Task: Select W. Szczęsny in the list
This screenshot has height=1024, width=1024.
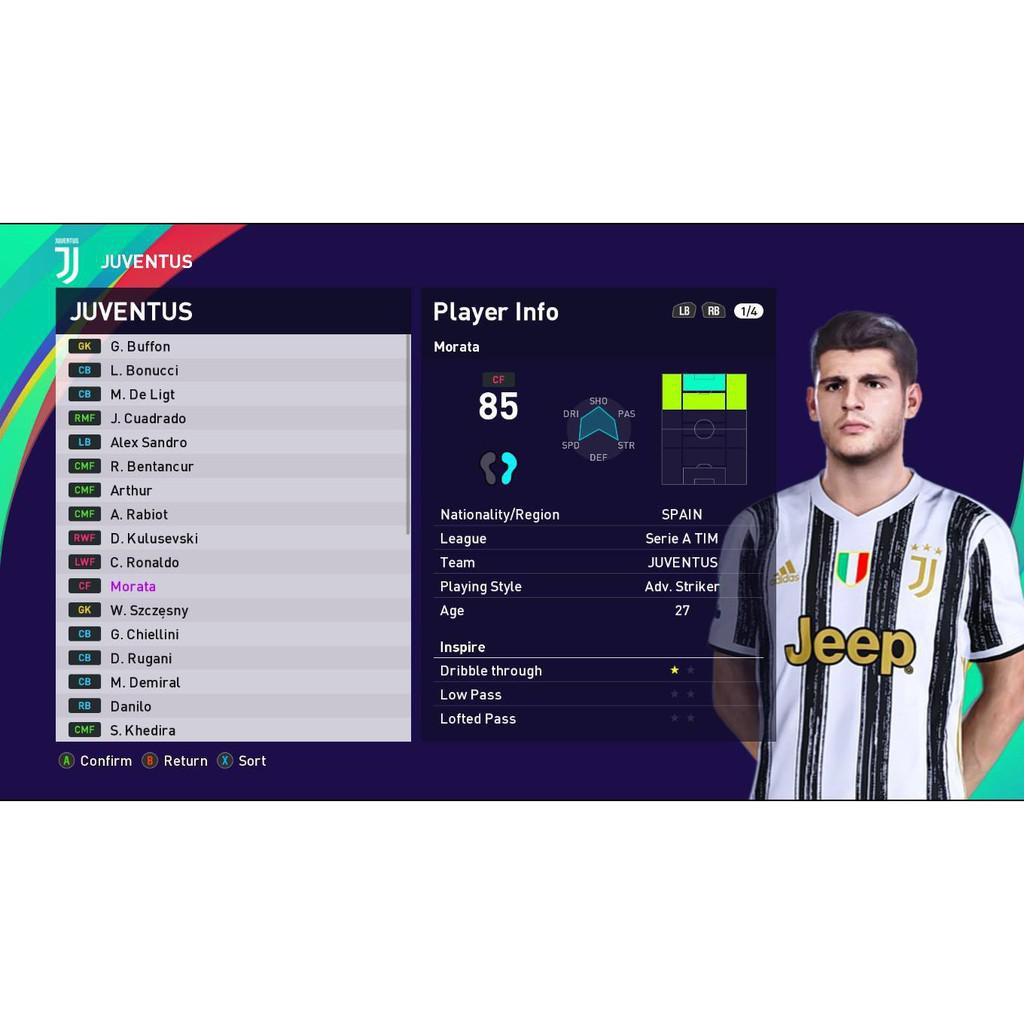Action: [x=149, y=610]
